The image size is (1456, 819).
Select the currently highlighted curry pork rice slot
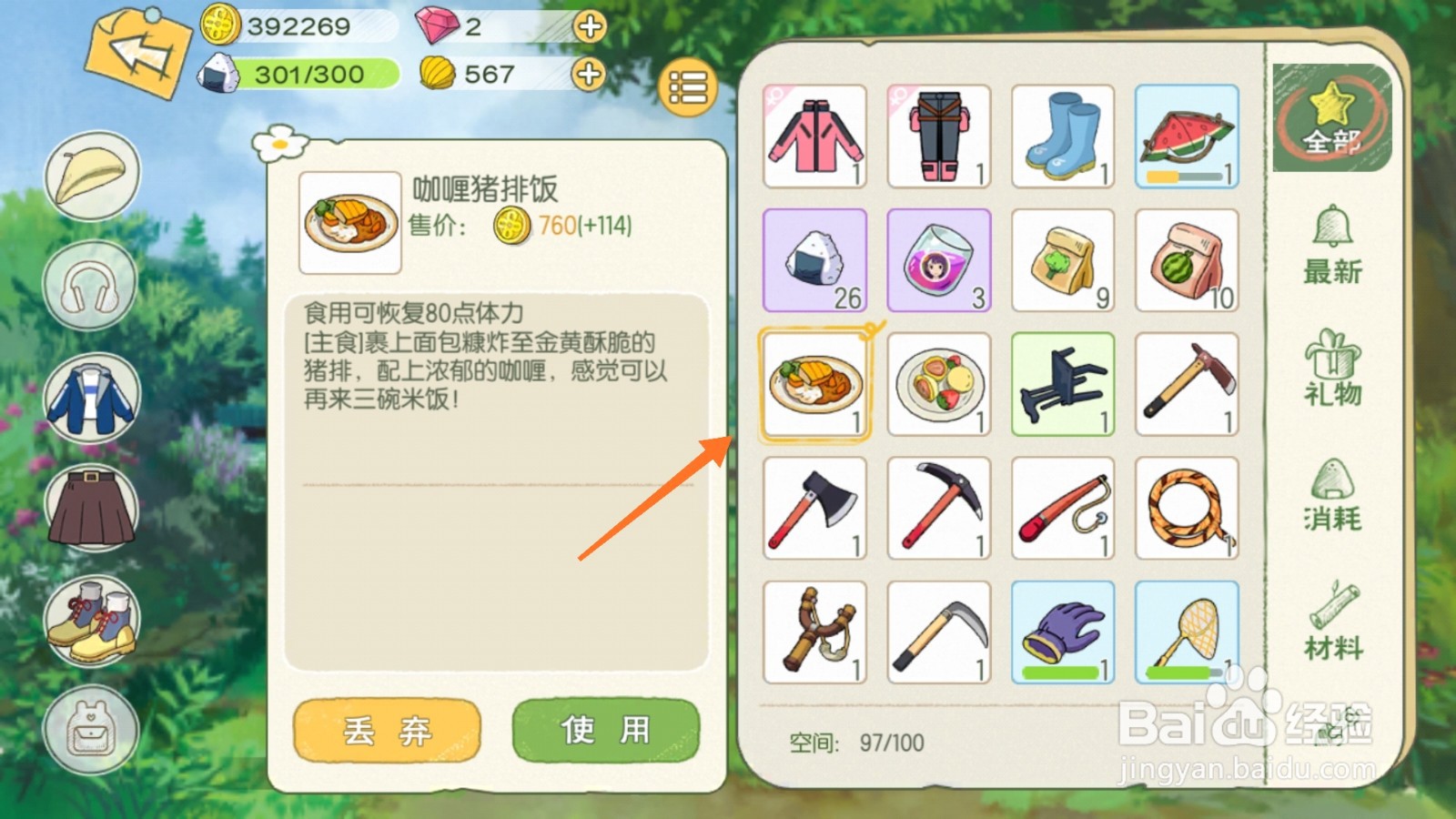[x=814, y=384]
